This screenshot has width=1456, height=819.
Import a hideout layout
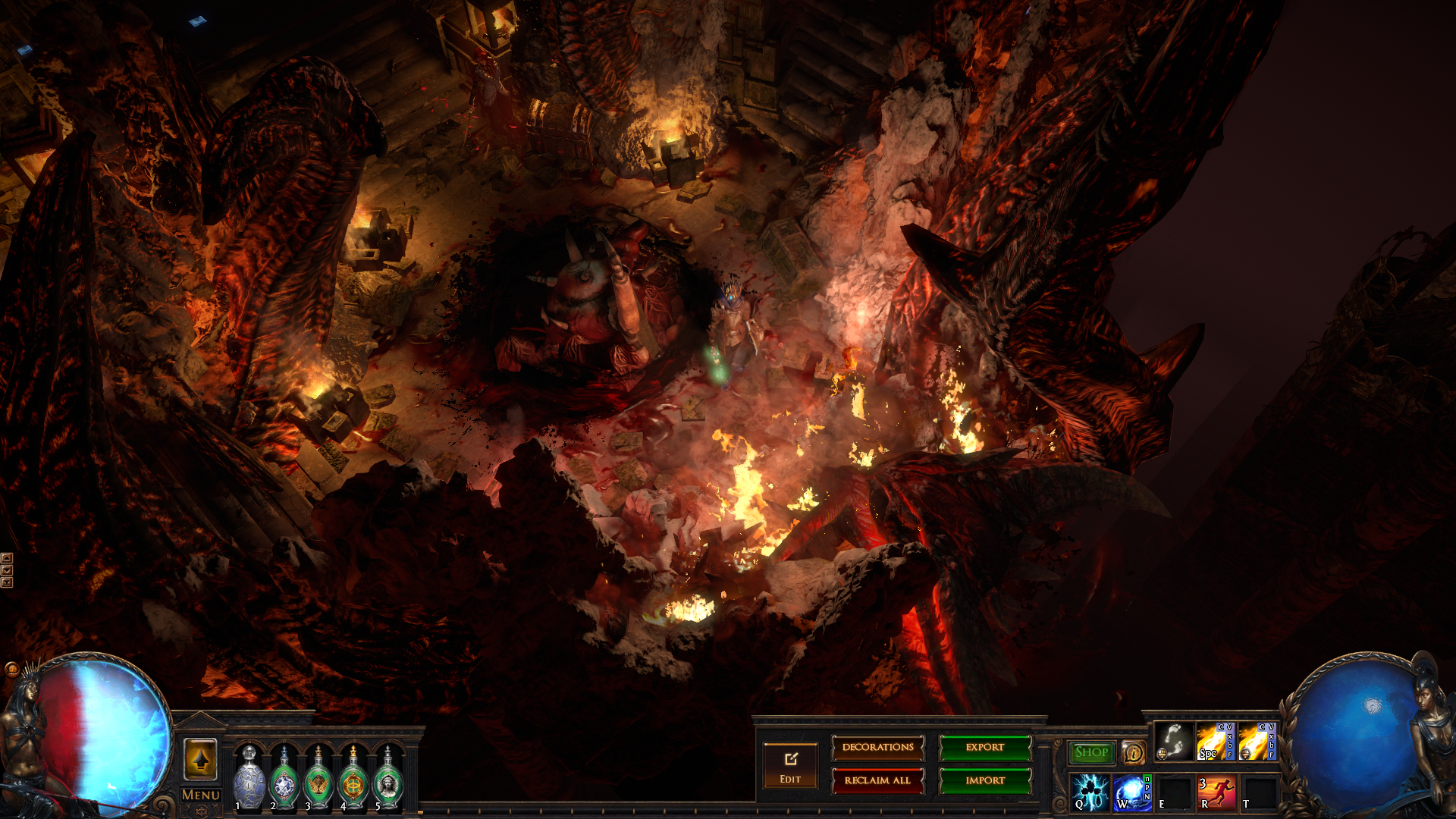tap(984, 780)
